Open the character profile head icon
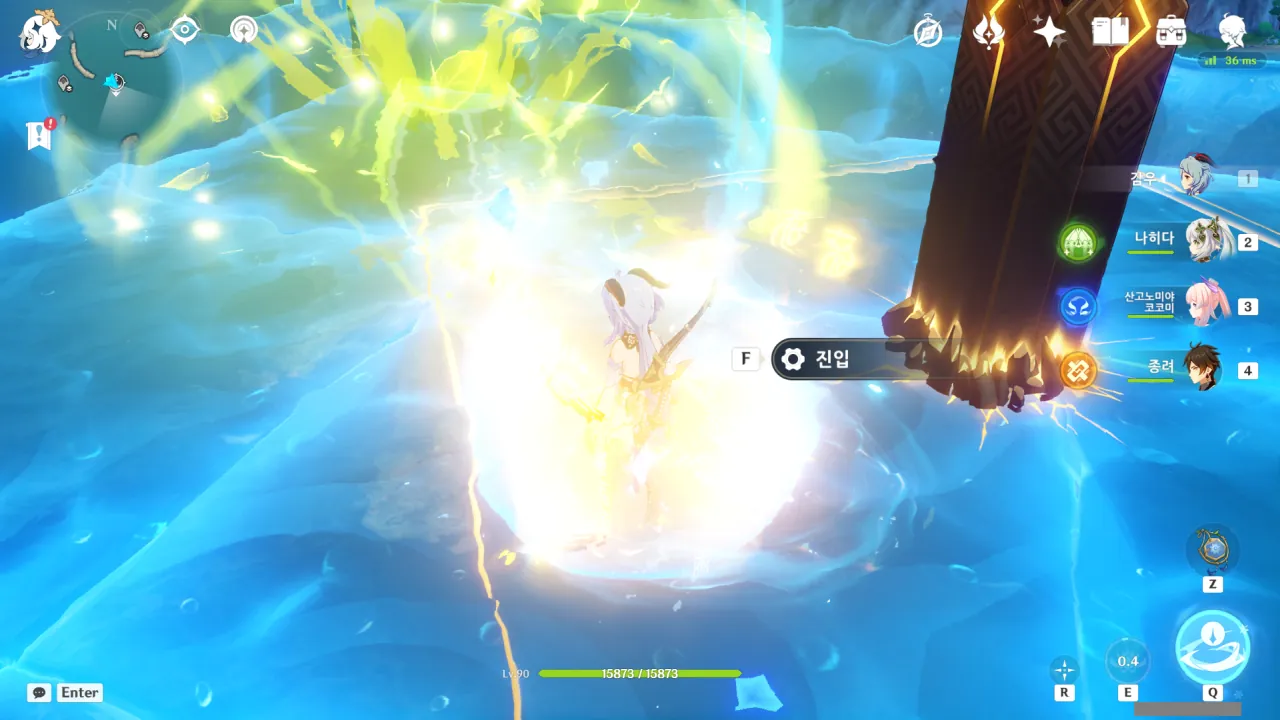1280x720 pixels. click(1233, 32)
